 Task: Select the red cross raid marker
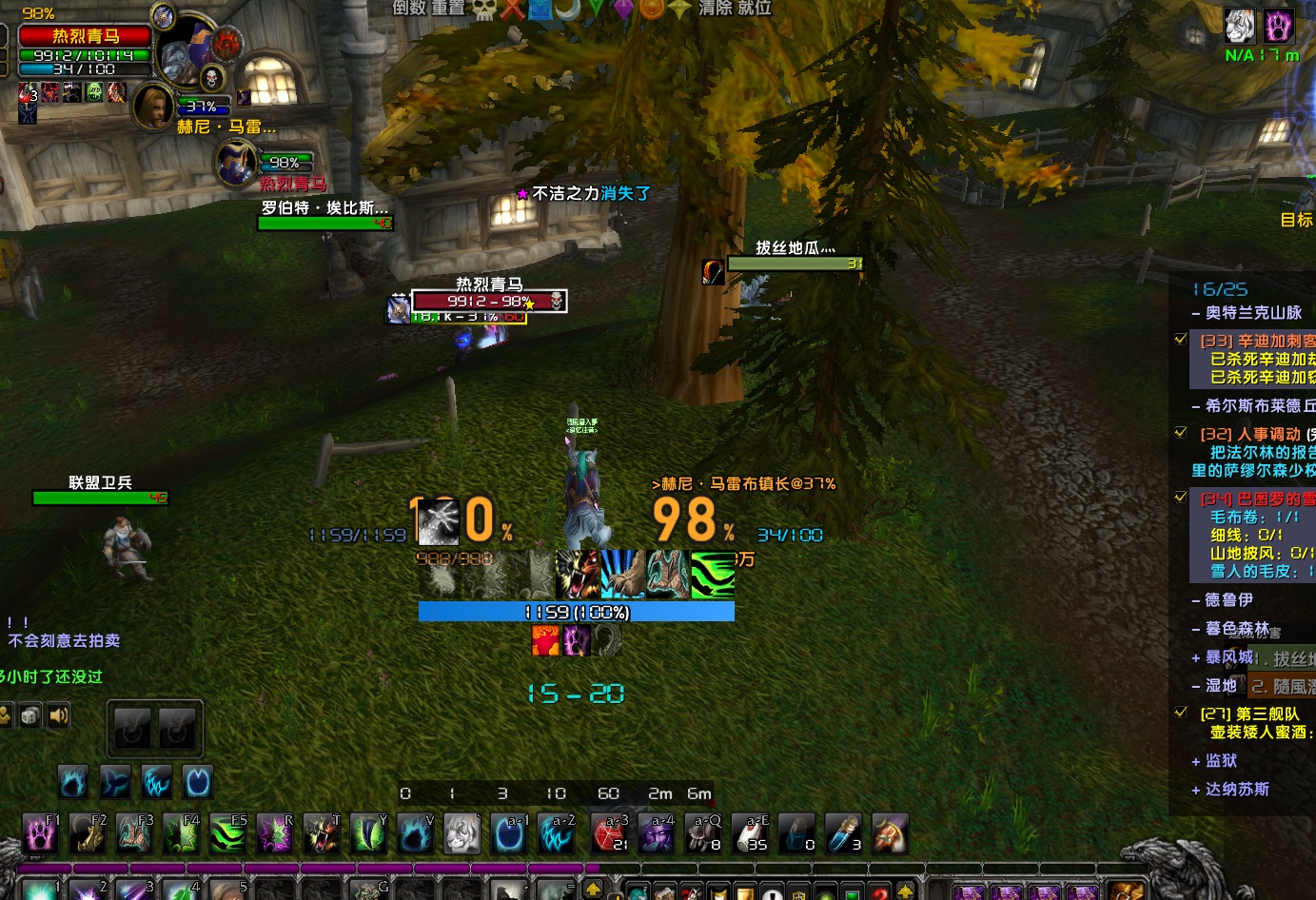point(513,9)
